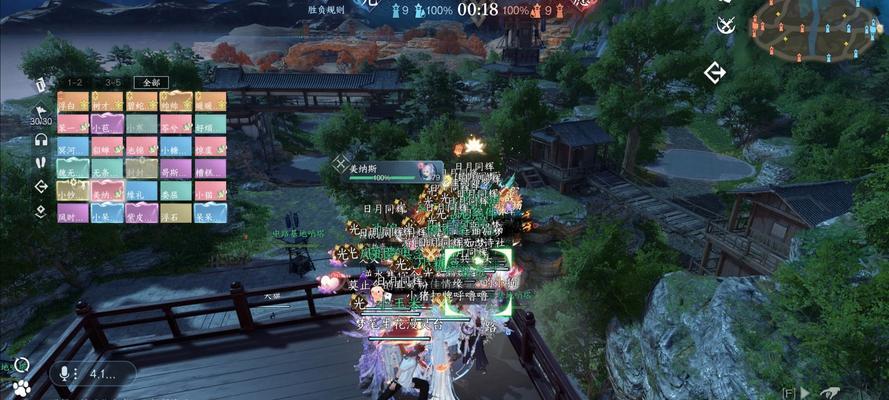Screen dimensions: 889x400
Task: Switch to the 3-5 group tab
Action: click(112, 83)
